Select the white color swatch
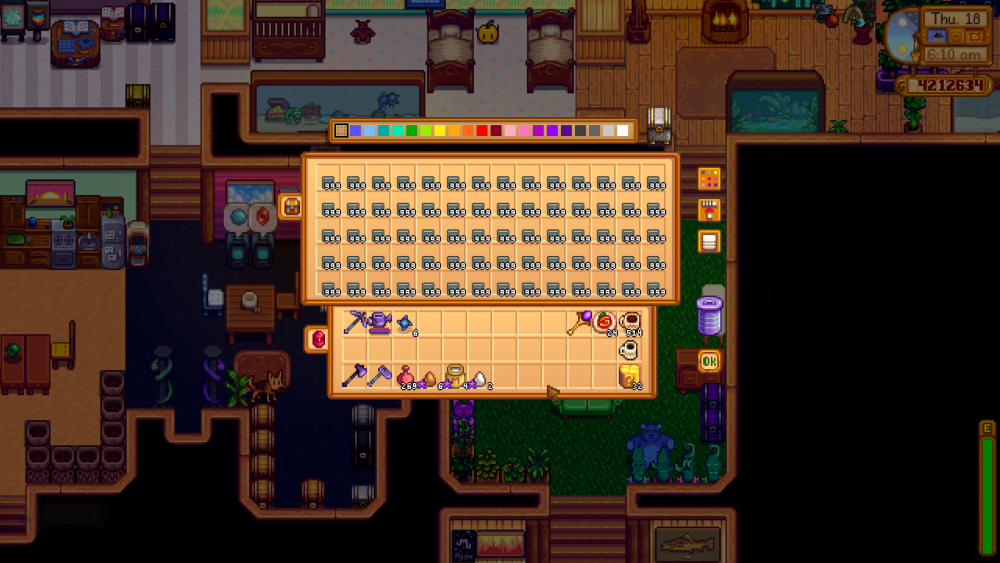The height and width of the screenshot is (563, 1000). [x=622, y=131]
